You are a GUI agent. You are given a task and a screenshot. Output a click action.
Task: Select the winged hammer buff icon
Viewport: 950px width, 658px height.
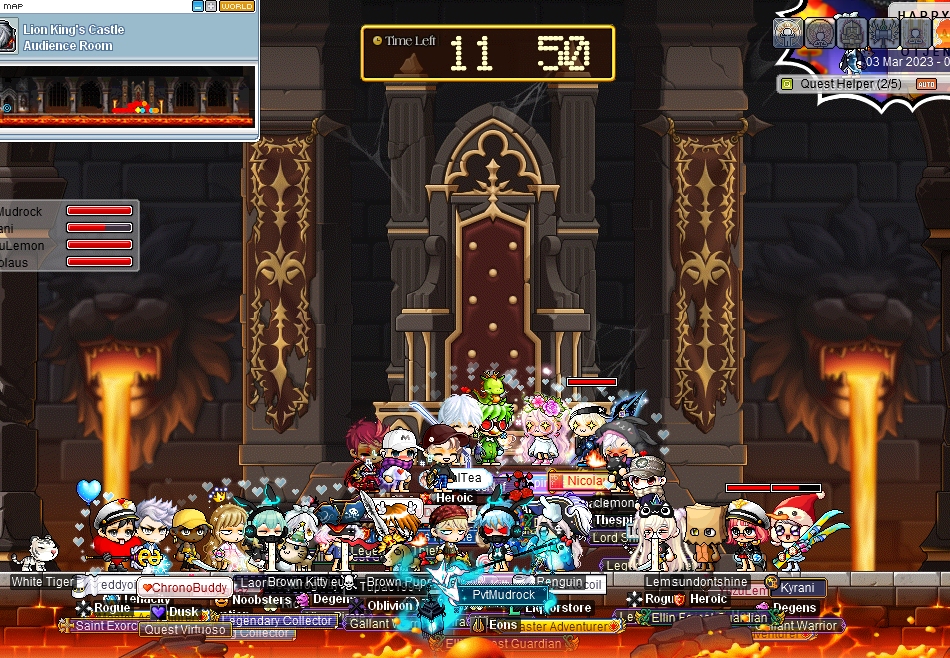(x=883, y=33)
